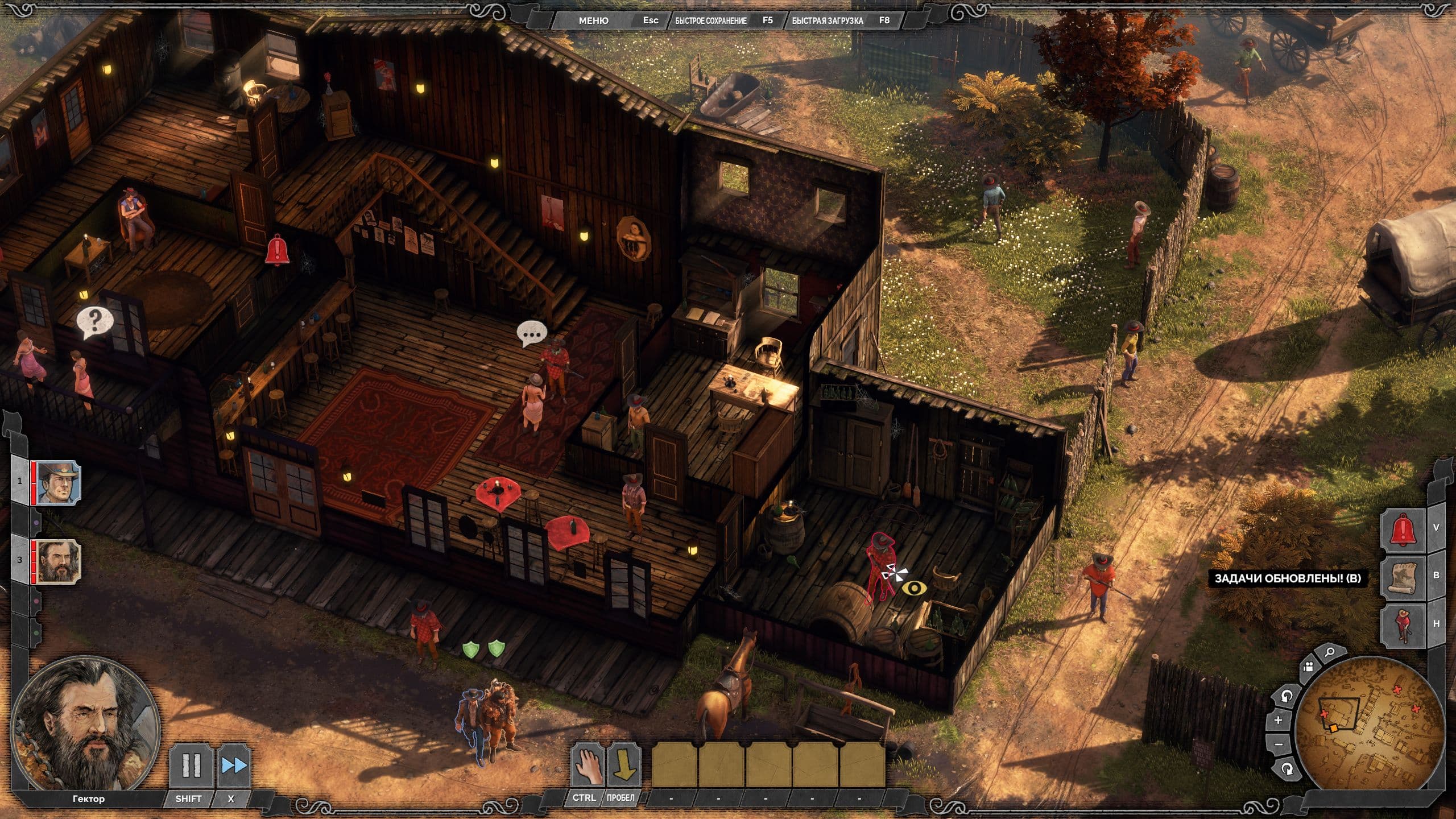Click the minimap minus zoom button
The image size is (1456, 819).
point(1279,744)
